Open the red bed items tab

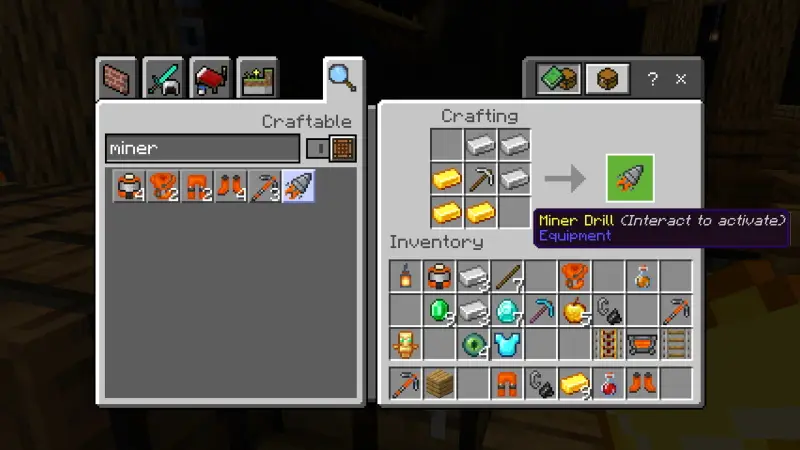coord(210,79)
